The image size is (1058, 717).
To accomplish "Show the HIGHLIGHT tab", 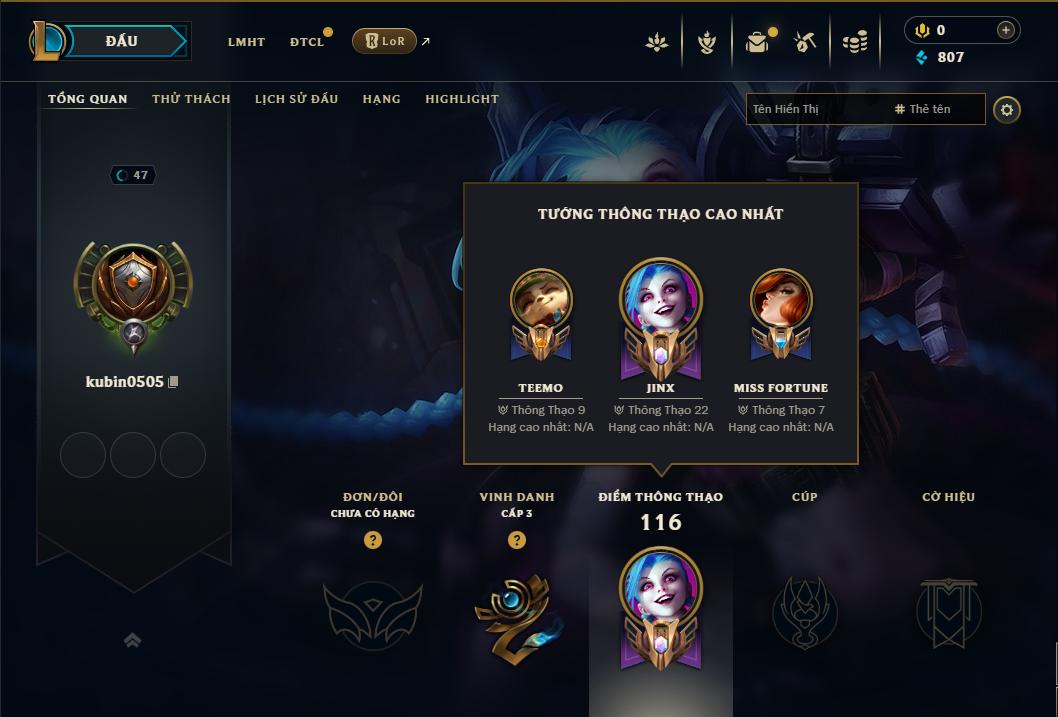I will click(x=461, y=99).
